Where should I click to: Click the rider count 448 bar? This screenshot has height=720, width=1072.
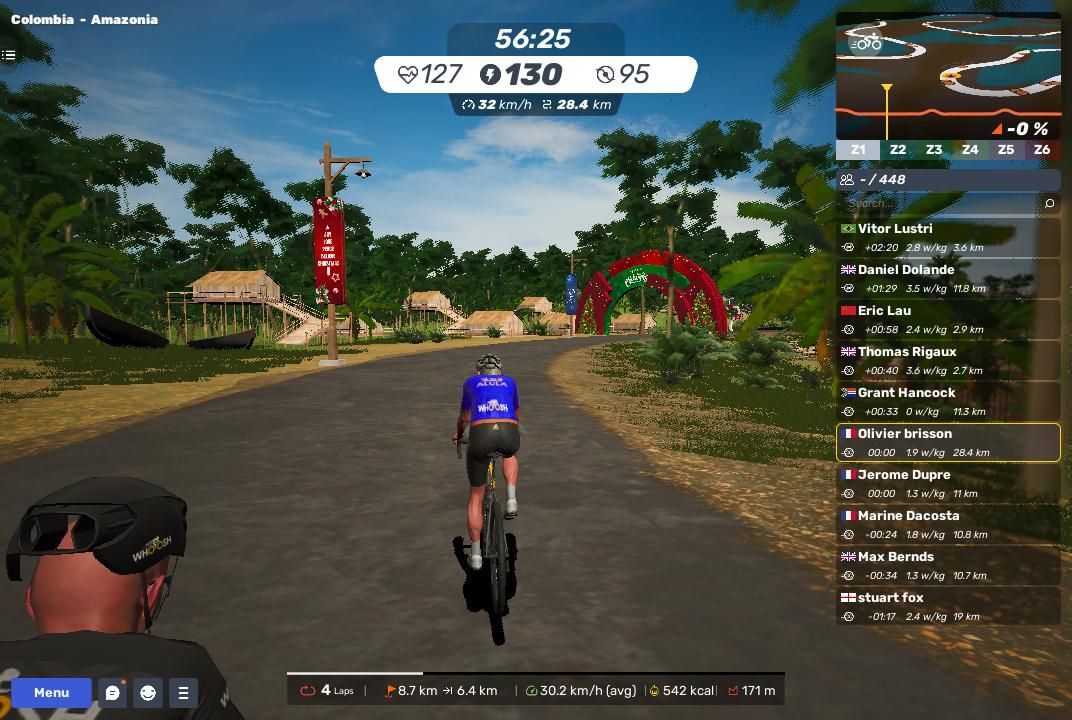[948, 180]
